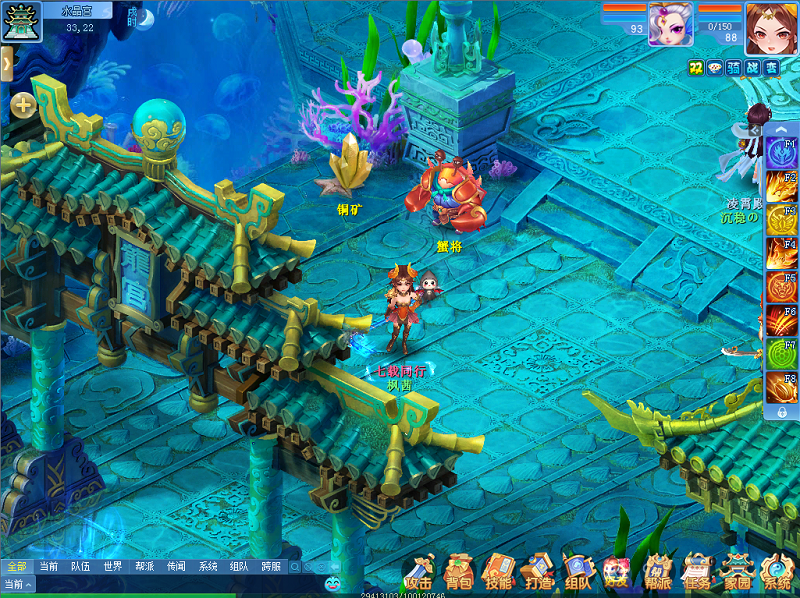Click the 攻击 attack button
This screenshot has width=800, height=598.
[420, 572]
